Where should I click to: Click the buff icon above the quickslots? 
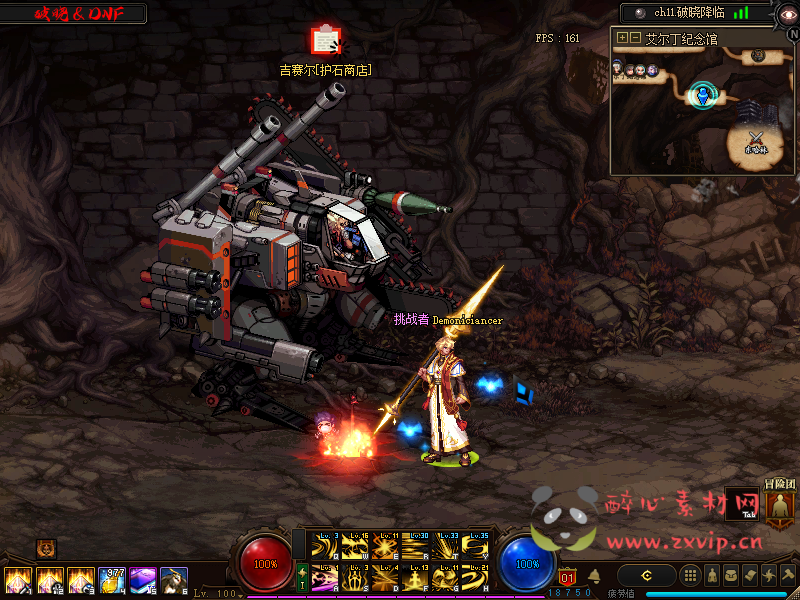tap(46, 548)
